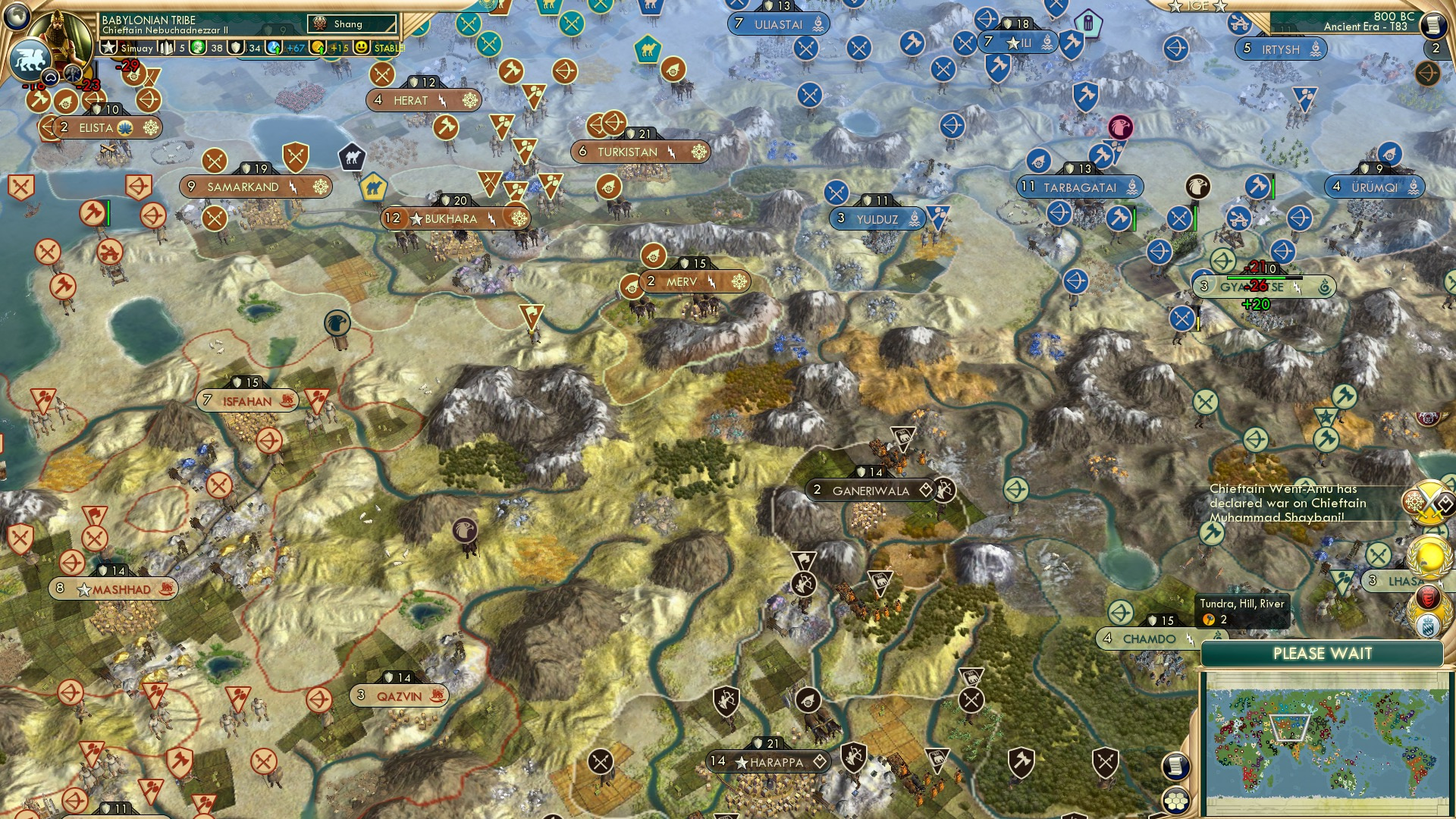Open the IGE editor tab
1456x819 pixels.
[x=1197, y=6]
